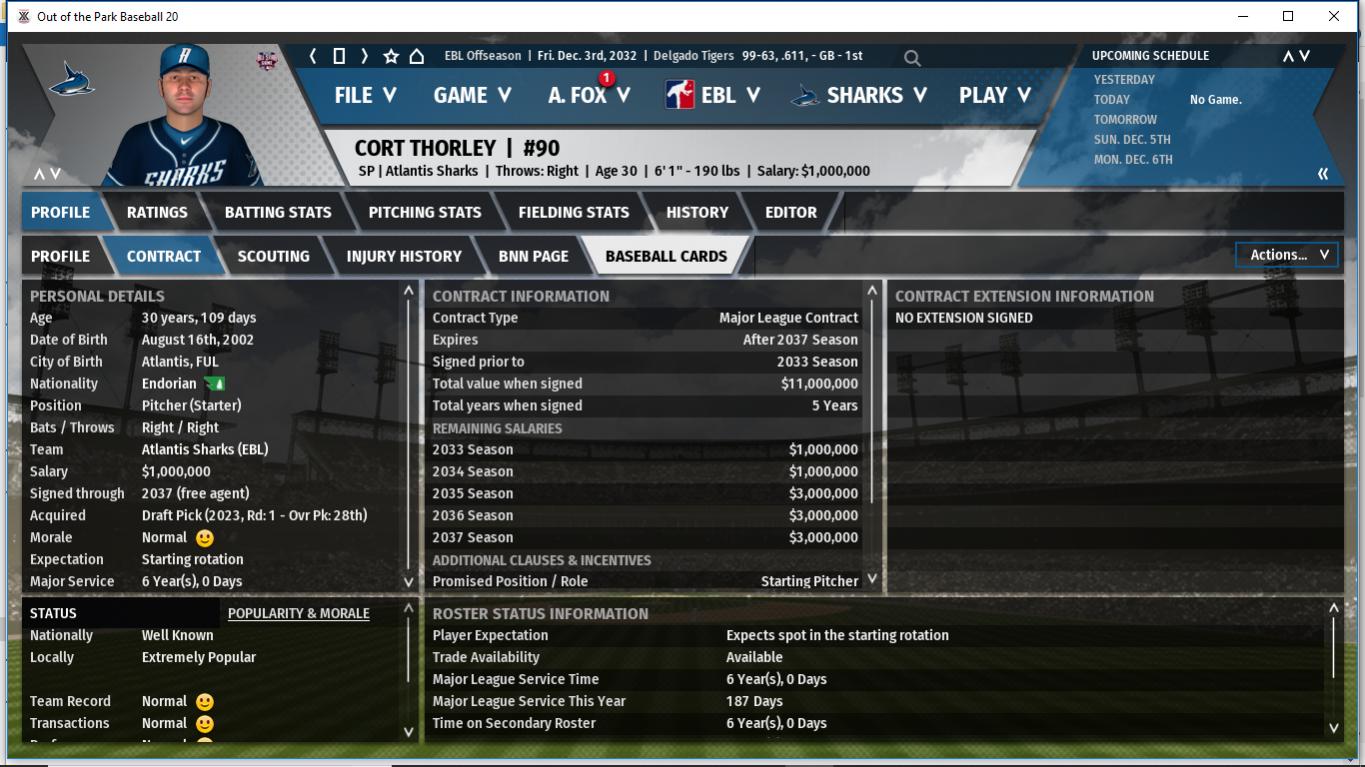View the BNN PAGE sub-tab
Image resolution: width=1365 pixels, height=767 pixels.
tap(533, 256)
